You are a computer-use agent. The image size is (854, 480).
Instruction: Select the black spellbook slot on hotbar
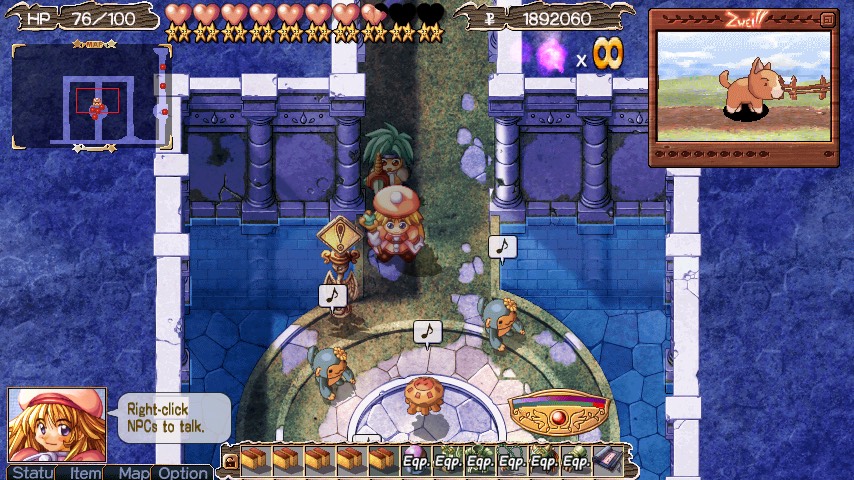[x=607, y=460]
